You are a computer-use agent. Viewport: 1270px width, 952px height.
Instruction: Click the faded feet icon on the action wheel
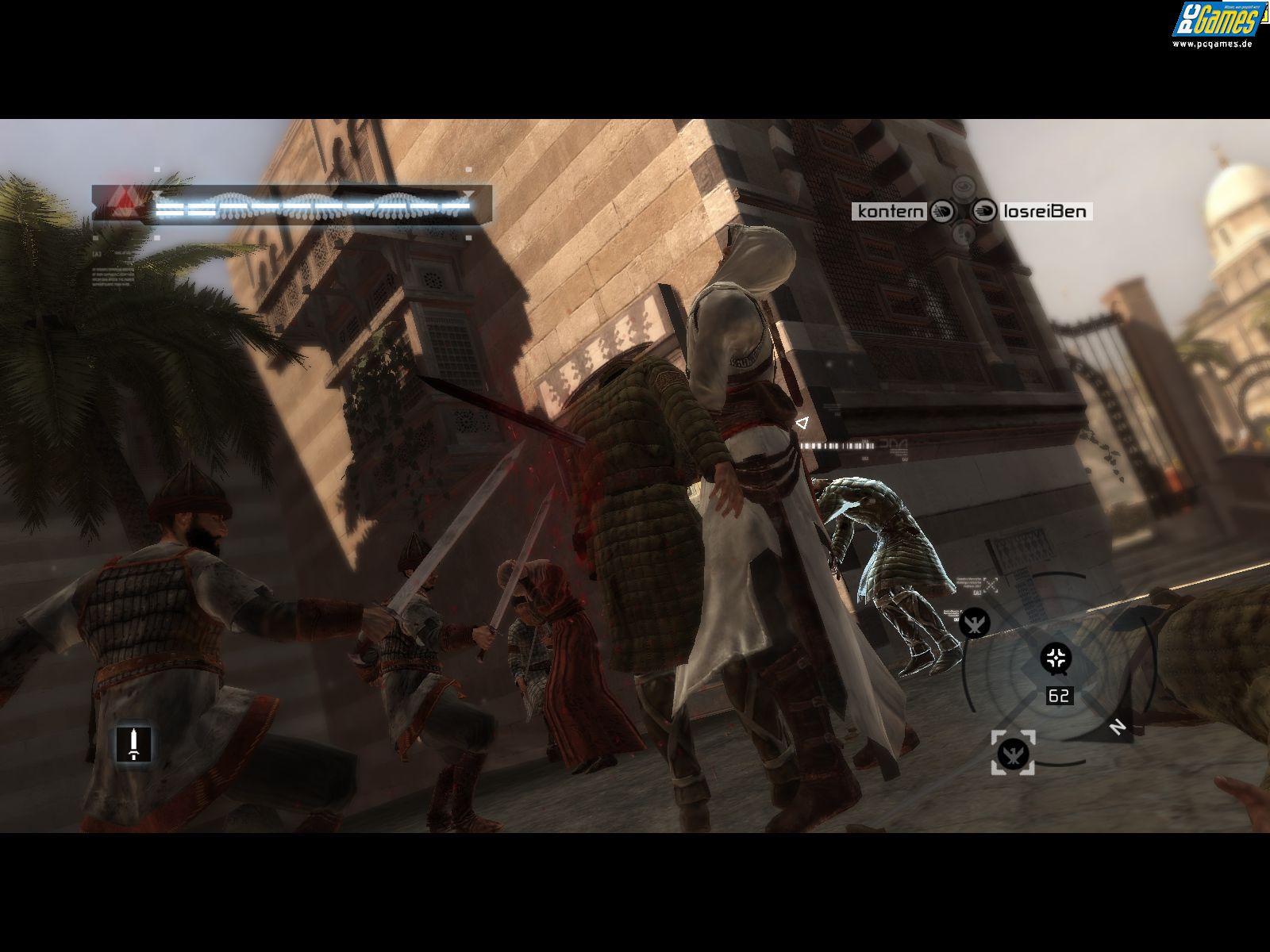pyautogui.click(x=963, y=233)
